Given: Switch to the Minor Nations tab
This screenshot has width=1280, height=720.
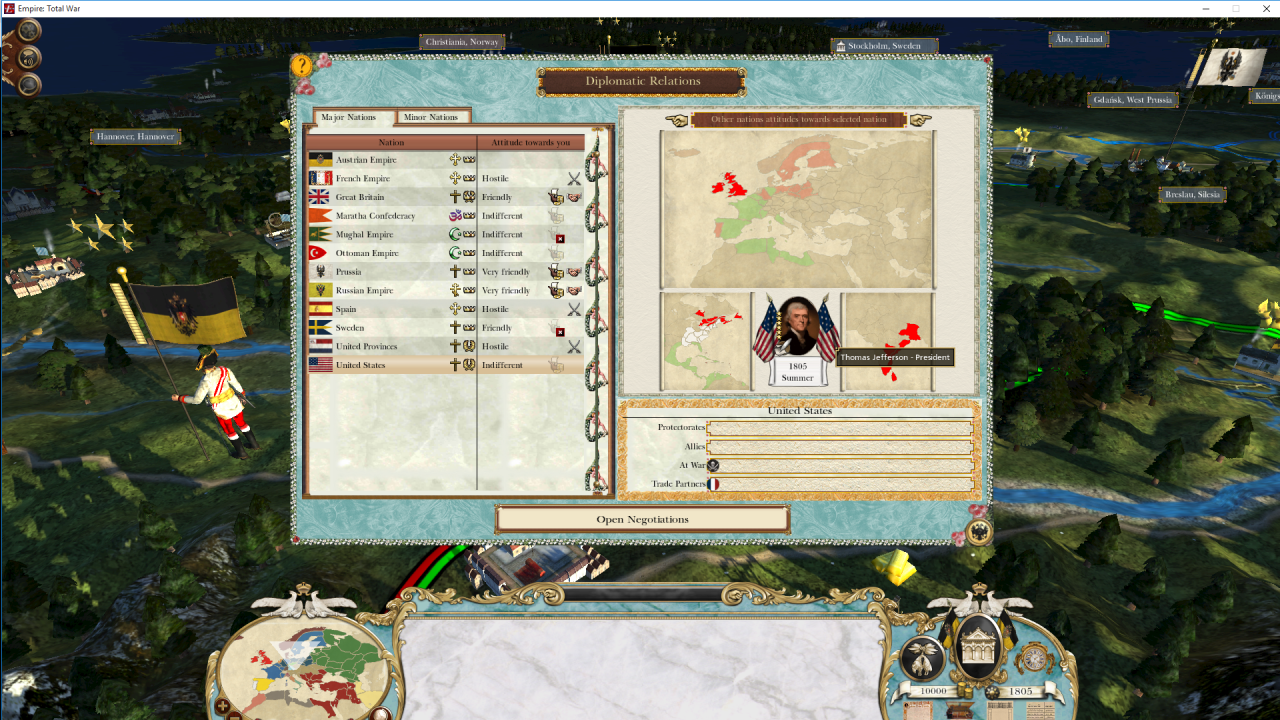Looking at the screenshot, I should (433, 117).
